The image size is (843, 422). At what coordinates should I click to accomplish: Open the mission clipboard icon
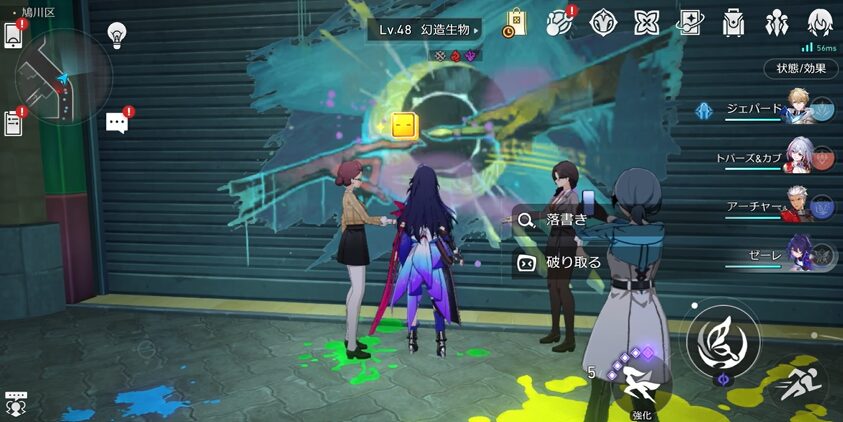click(13, 123)
